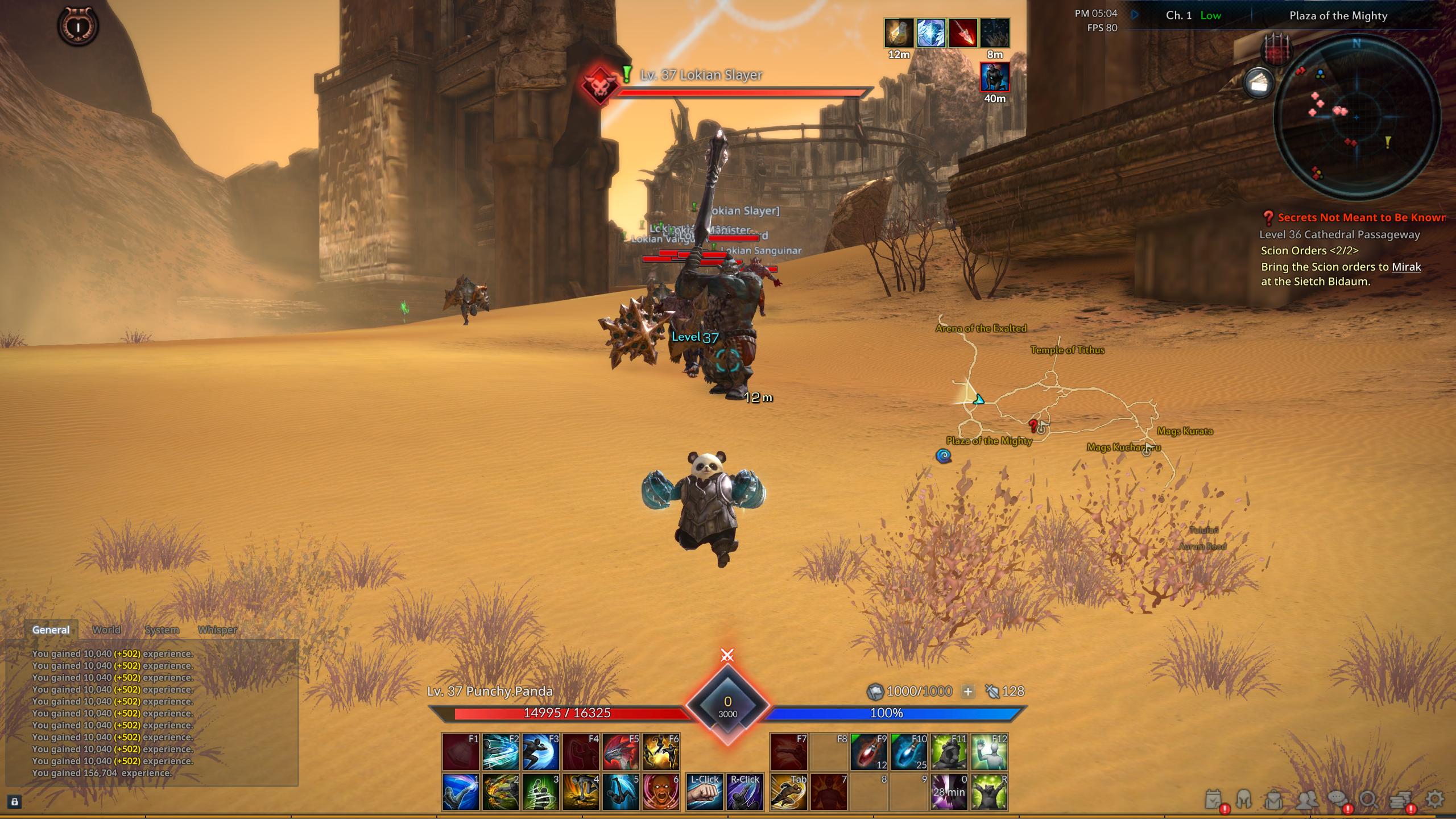Open the magnifying glass search icon
Screen dimensions: 1456x819
click(x=1369, y=800)
